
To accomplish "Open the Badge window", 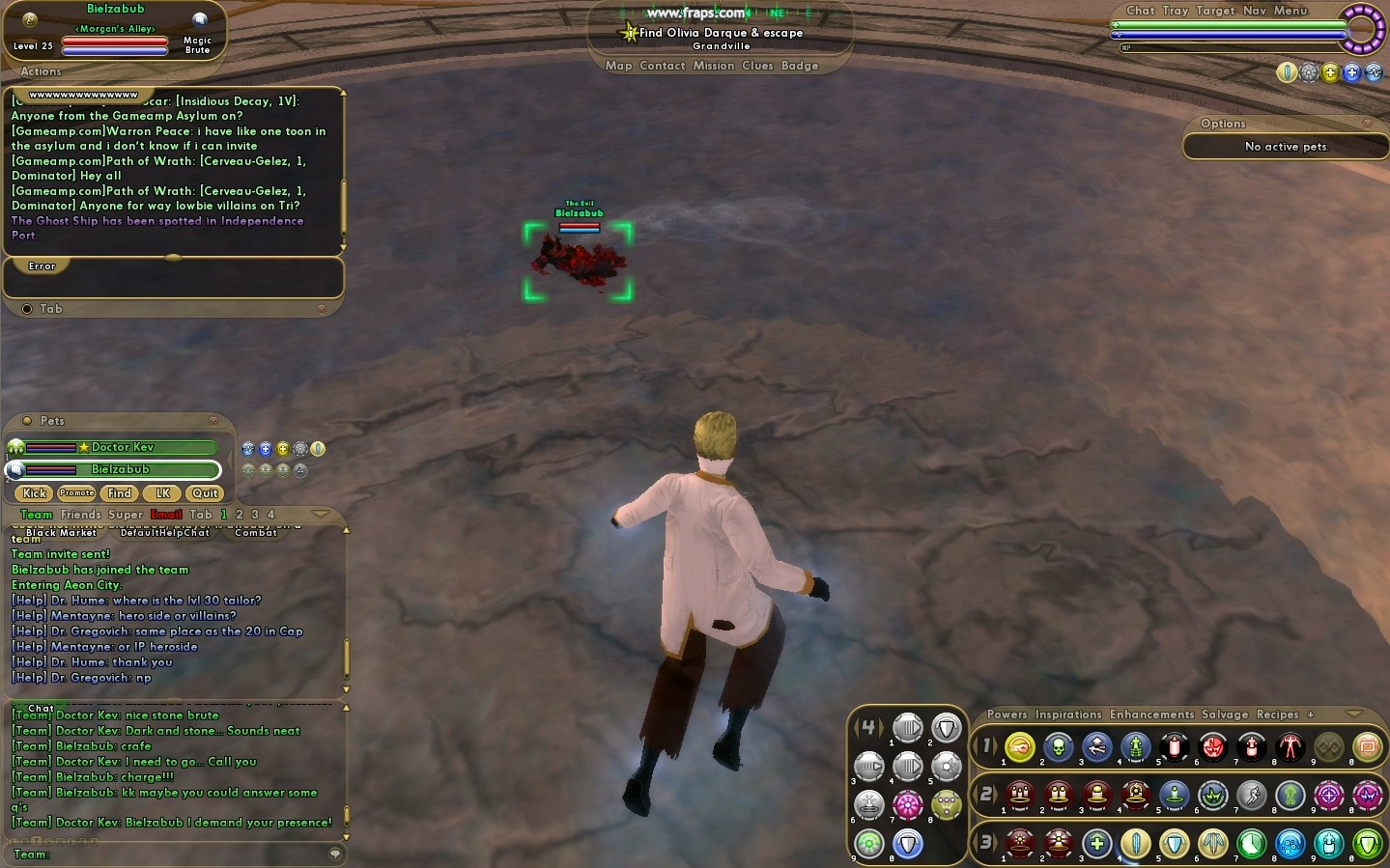I will (x=800, y=66).
